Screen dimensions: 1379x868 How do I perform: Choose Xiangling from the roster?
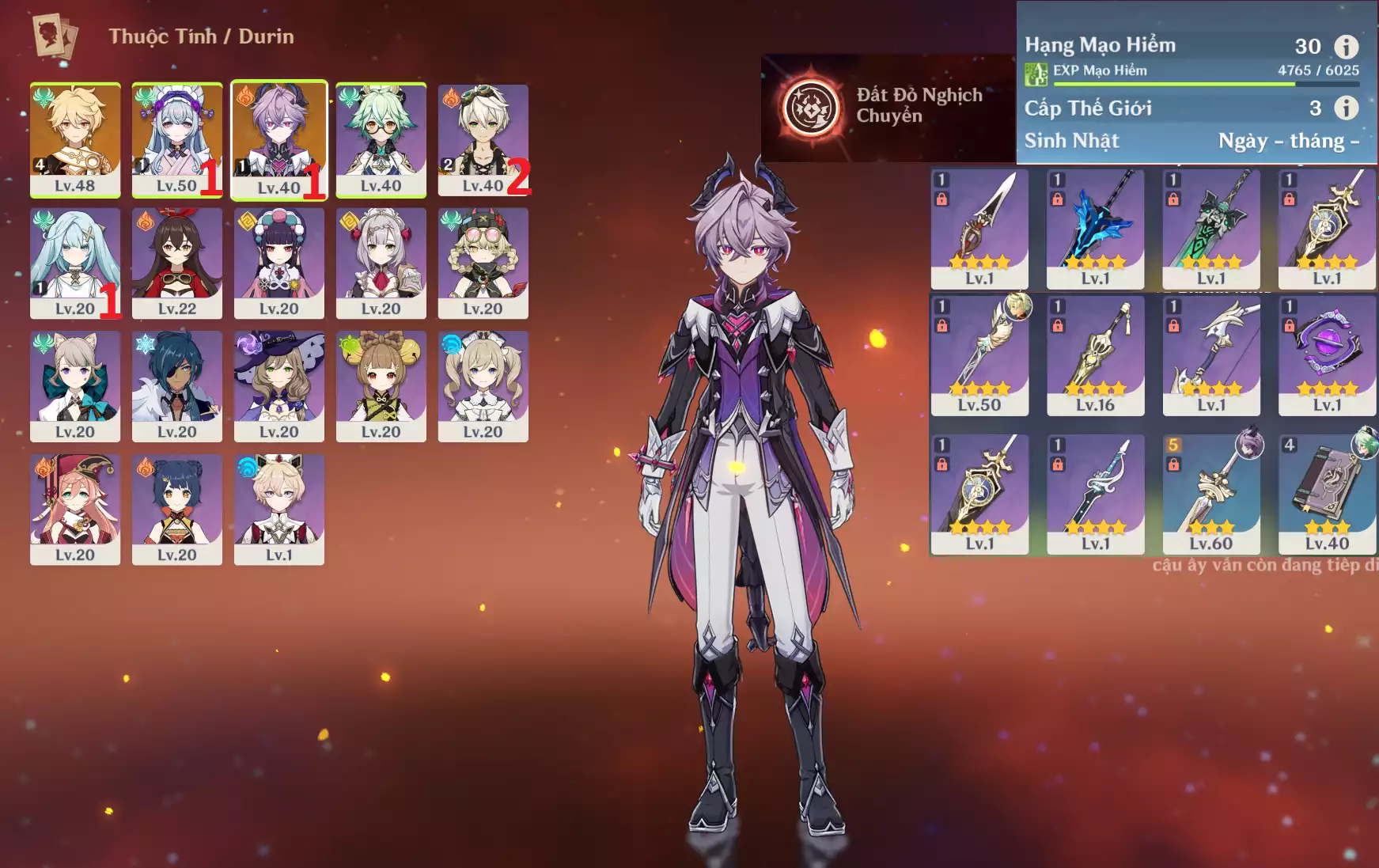pos(176,508)
